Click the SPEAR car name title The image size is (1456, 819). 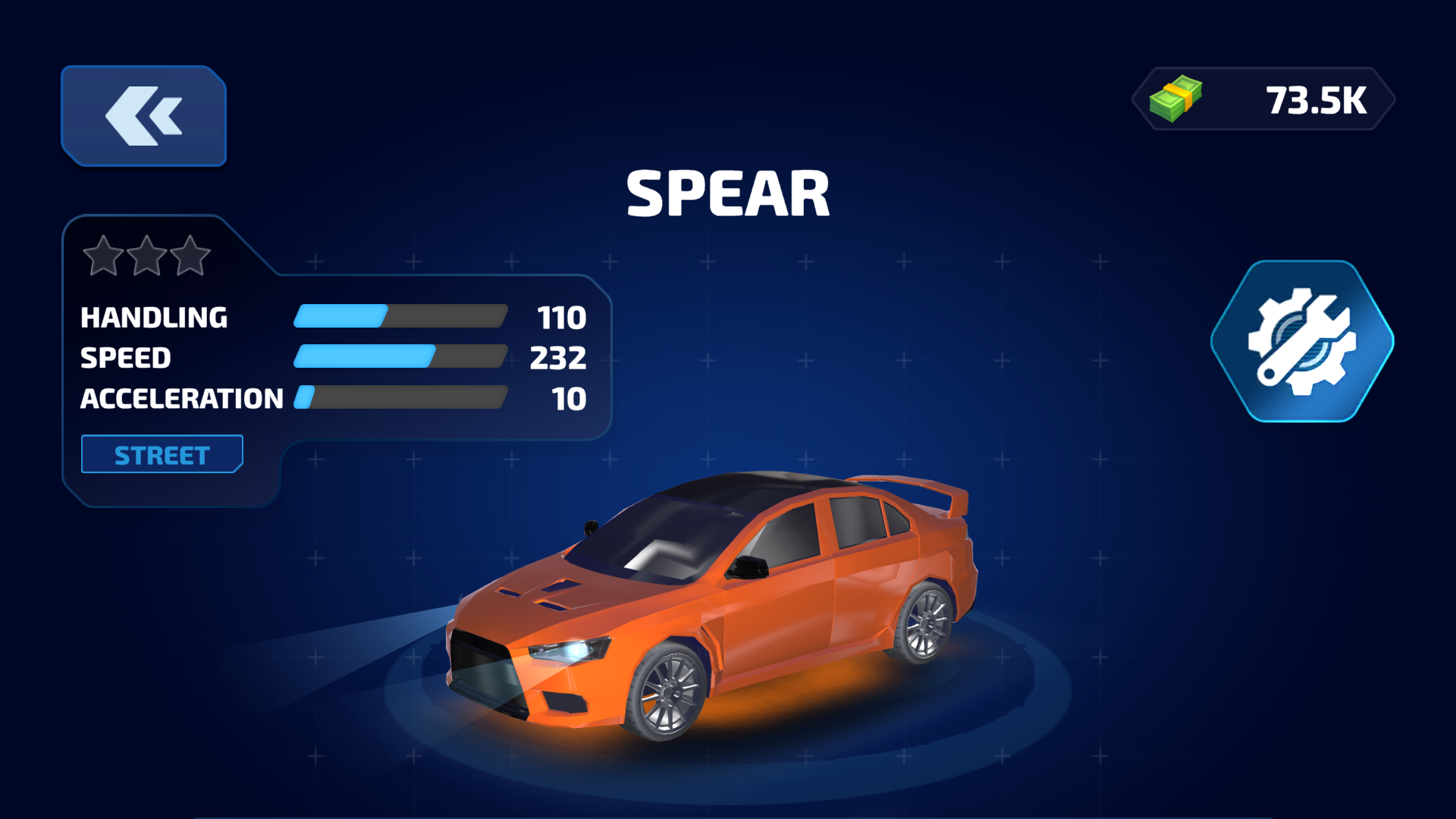728,193
